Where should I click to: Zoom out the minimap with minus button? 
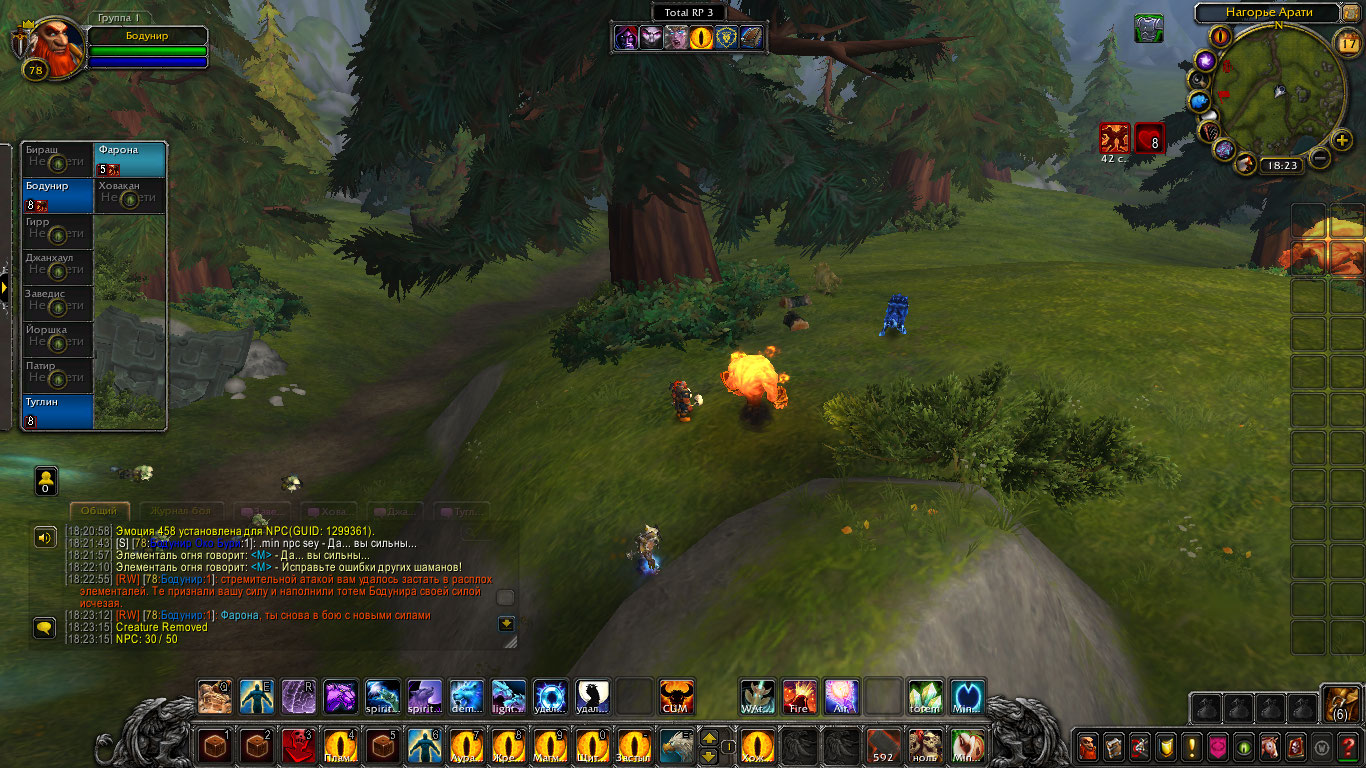click(1321, 158)
